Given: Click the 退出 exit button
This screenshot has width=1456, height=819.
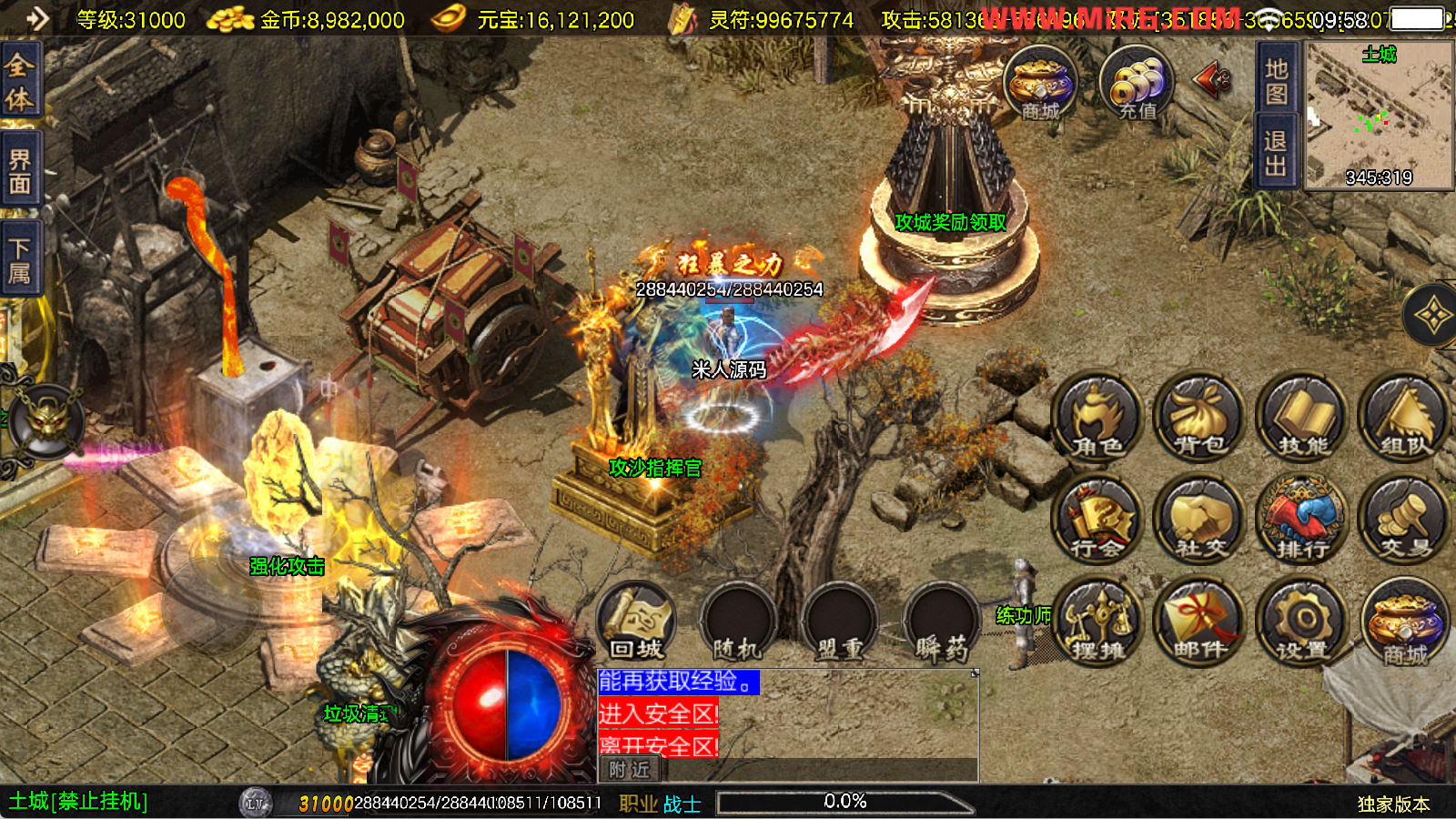Looking at the screenshot, I should coord(1276,153).
